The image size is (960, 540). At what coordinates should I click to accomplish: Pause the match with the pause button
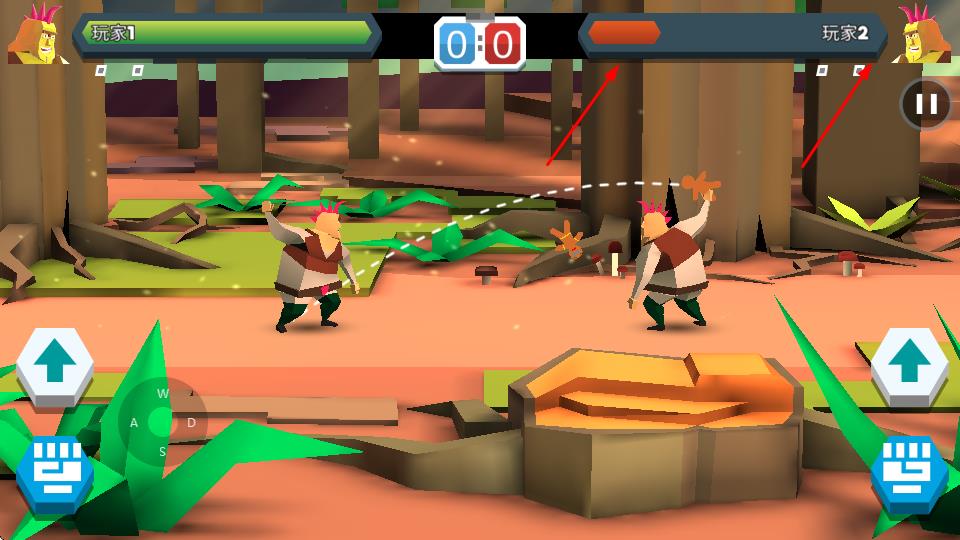point(926,104)
